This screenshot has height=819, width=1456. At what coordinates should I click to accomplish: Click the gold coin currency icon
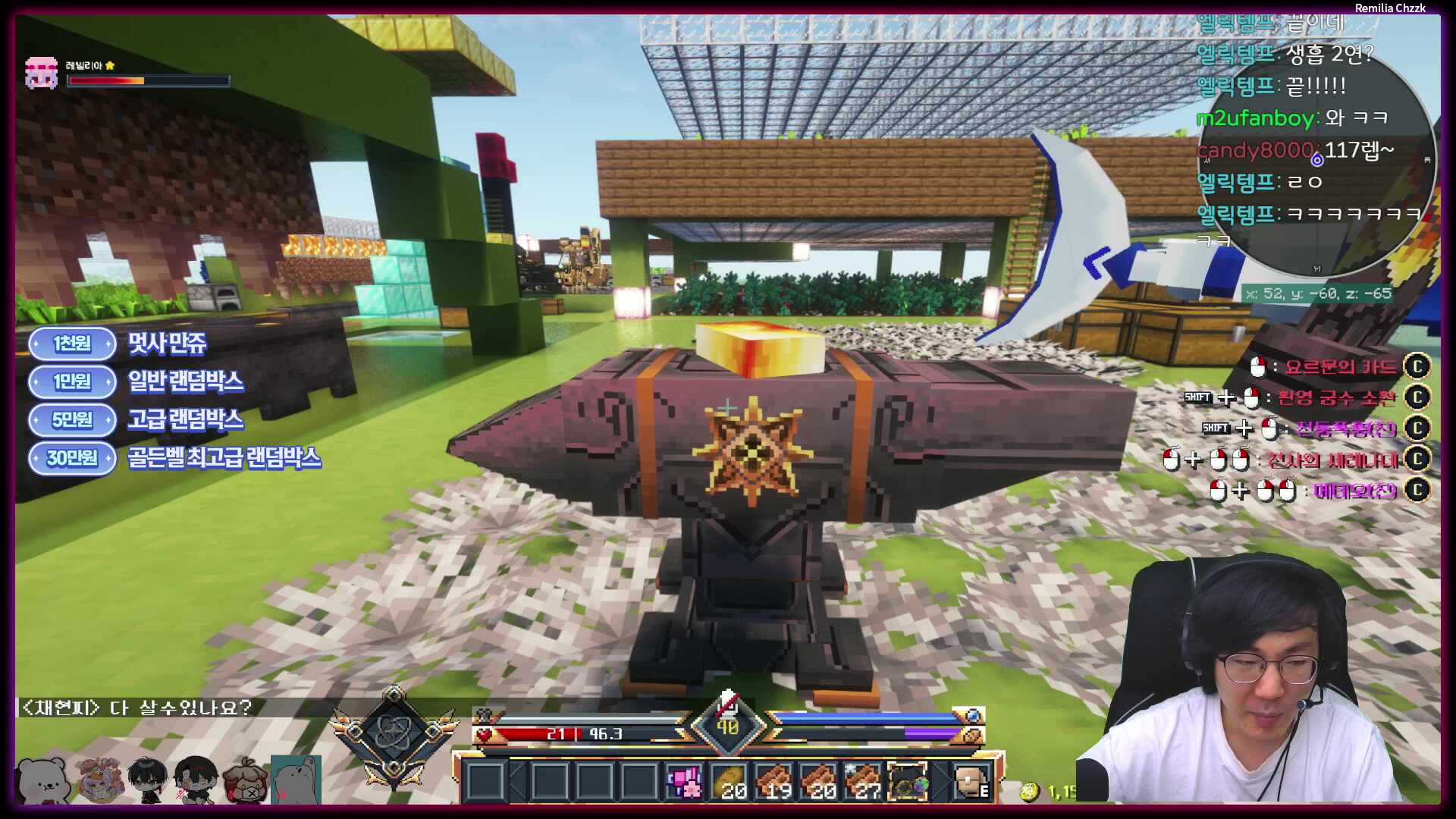click(1030, 792)
